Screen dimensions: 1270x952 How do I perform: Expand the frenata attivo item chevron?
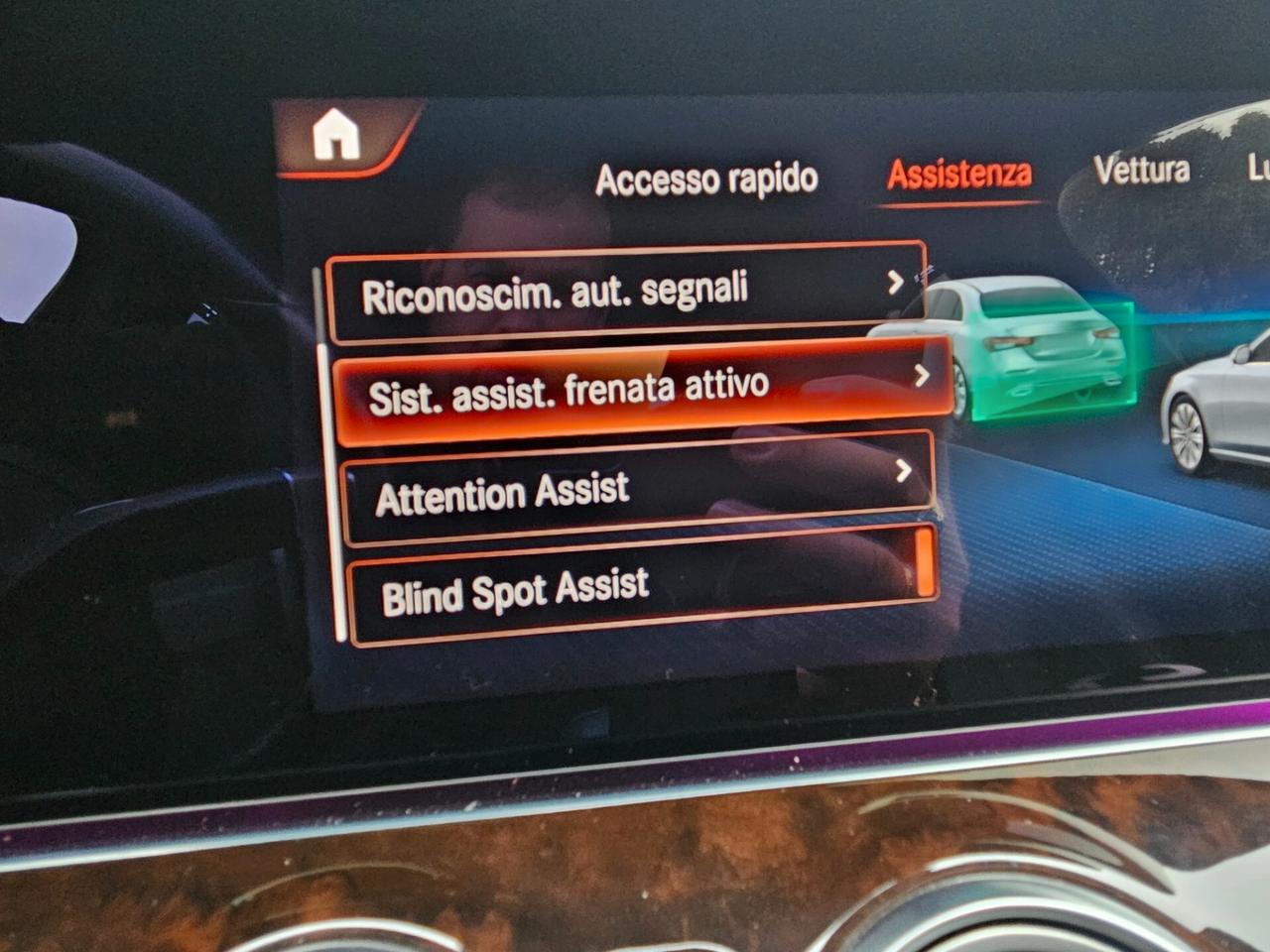pos(923,377)
